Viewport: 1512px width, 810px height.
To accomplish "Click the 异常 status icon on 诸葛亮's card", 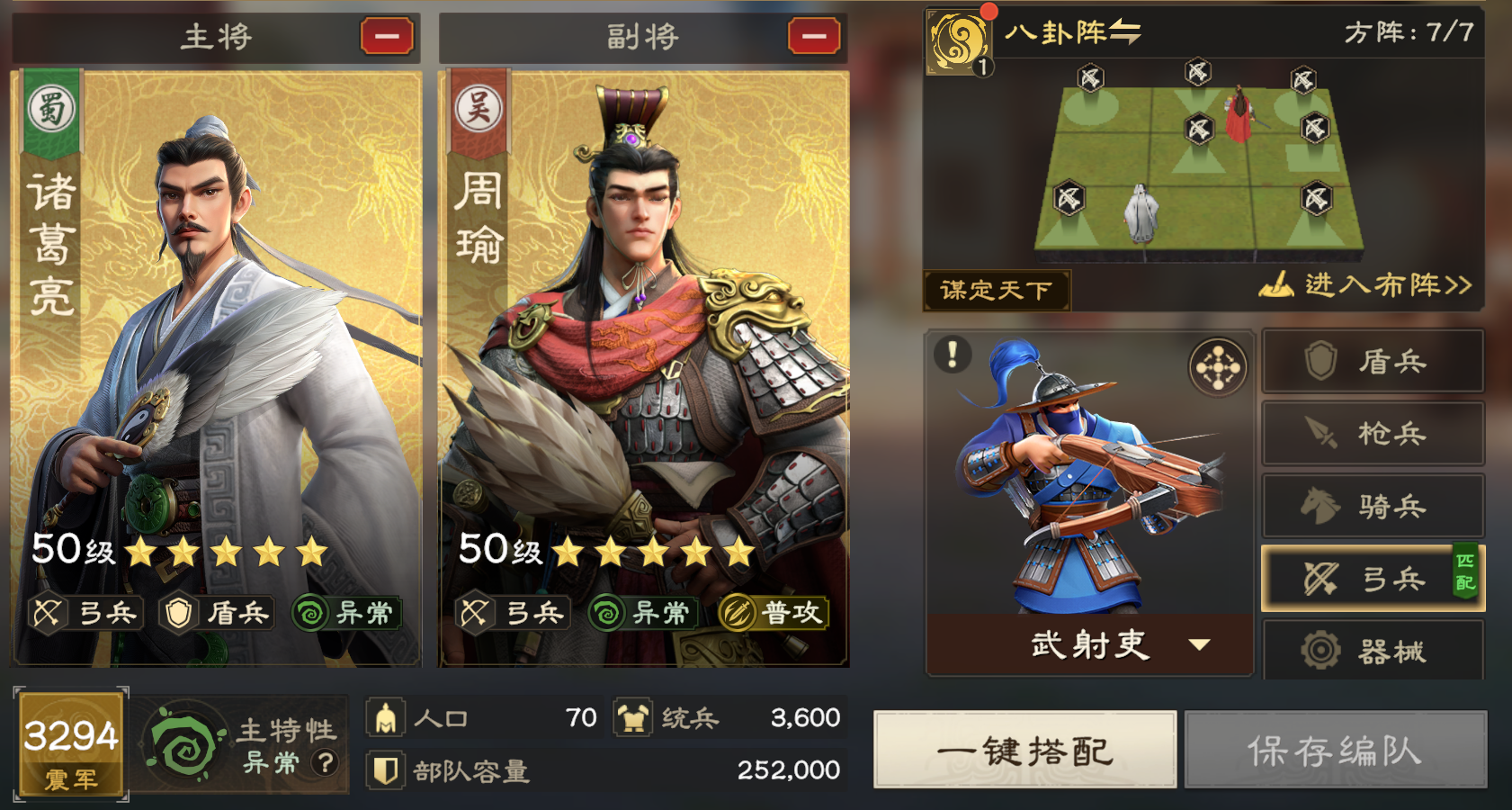I will (350, 613).
